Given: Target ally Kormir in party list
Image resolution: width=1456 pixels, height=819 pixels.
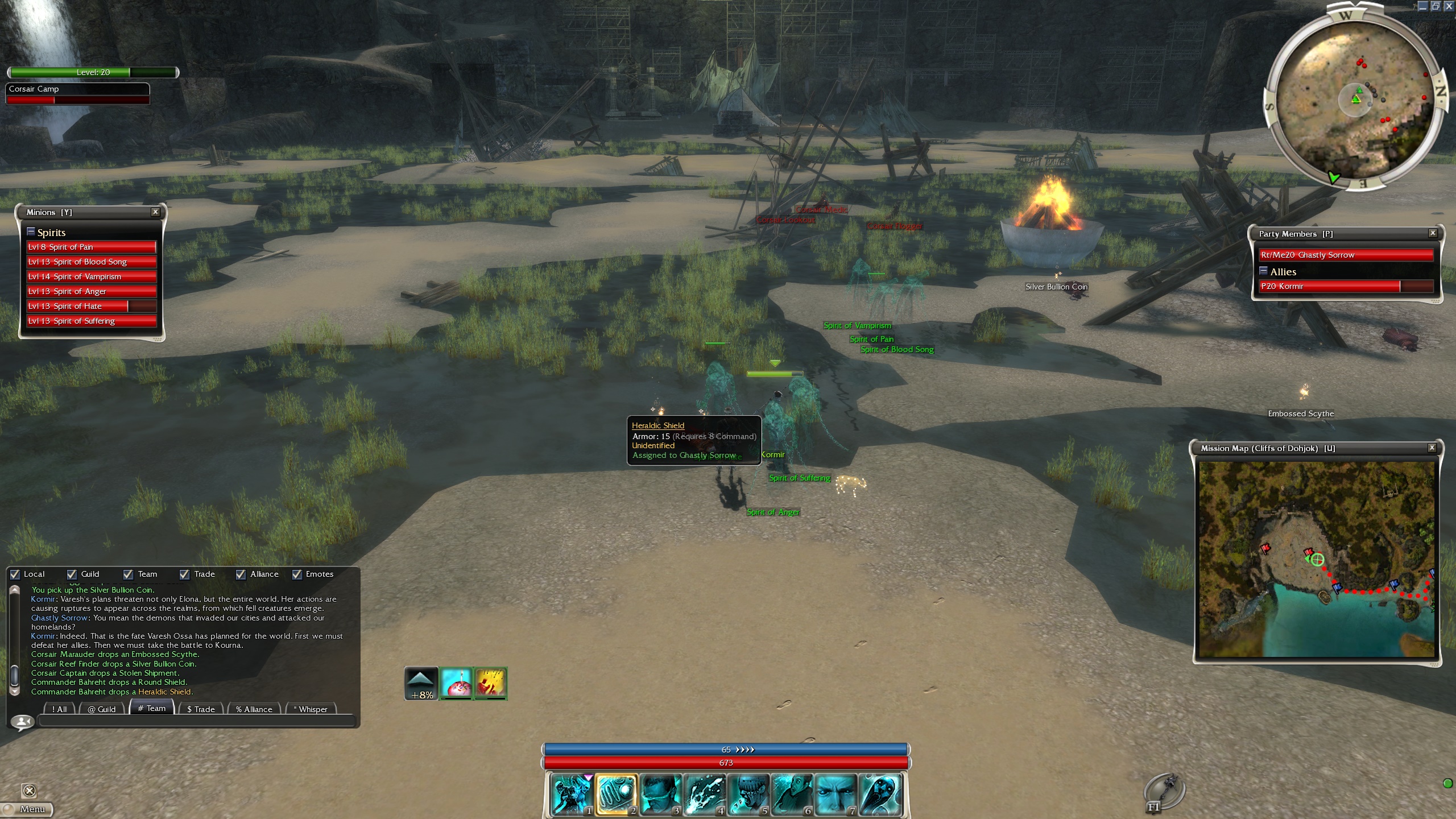Looking at the screenshot, I should coord(1346,286).
